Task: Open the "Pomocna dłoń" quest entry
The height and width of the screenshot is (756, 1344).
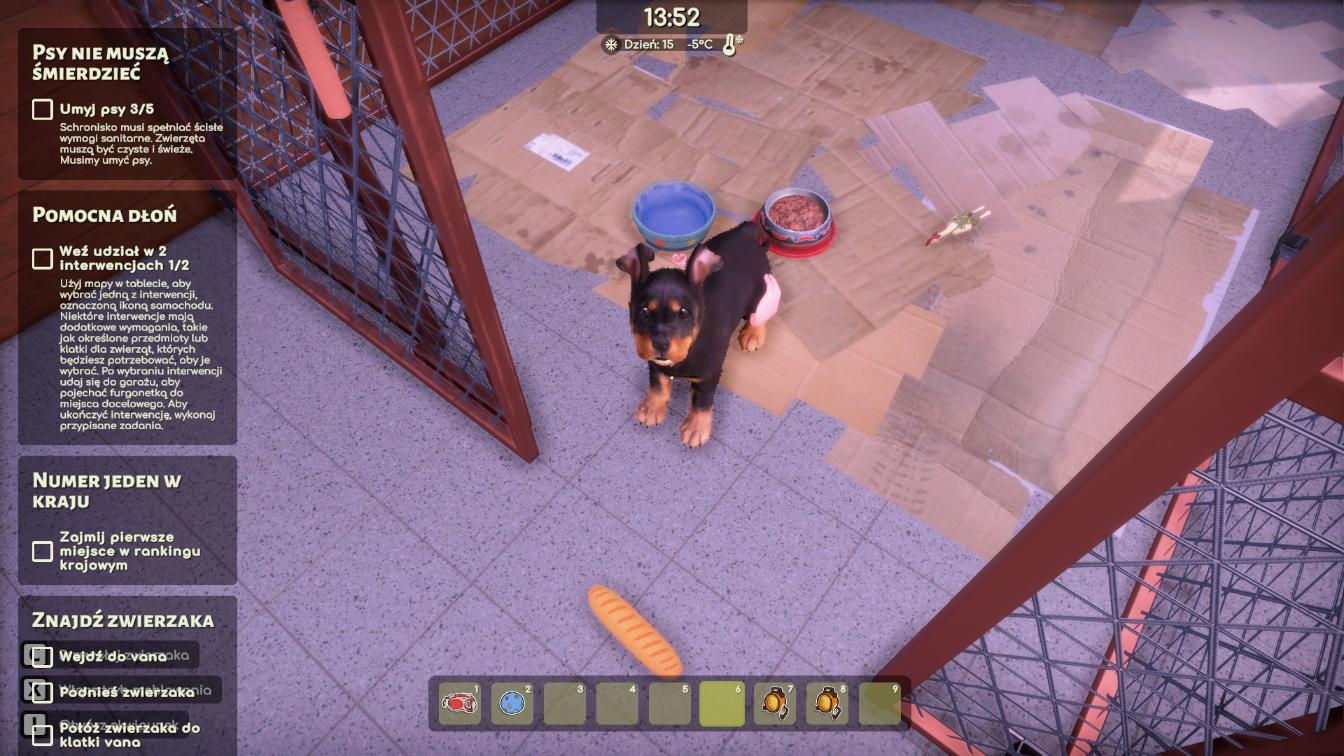Action: point(104,215)
